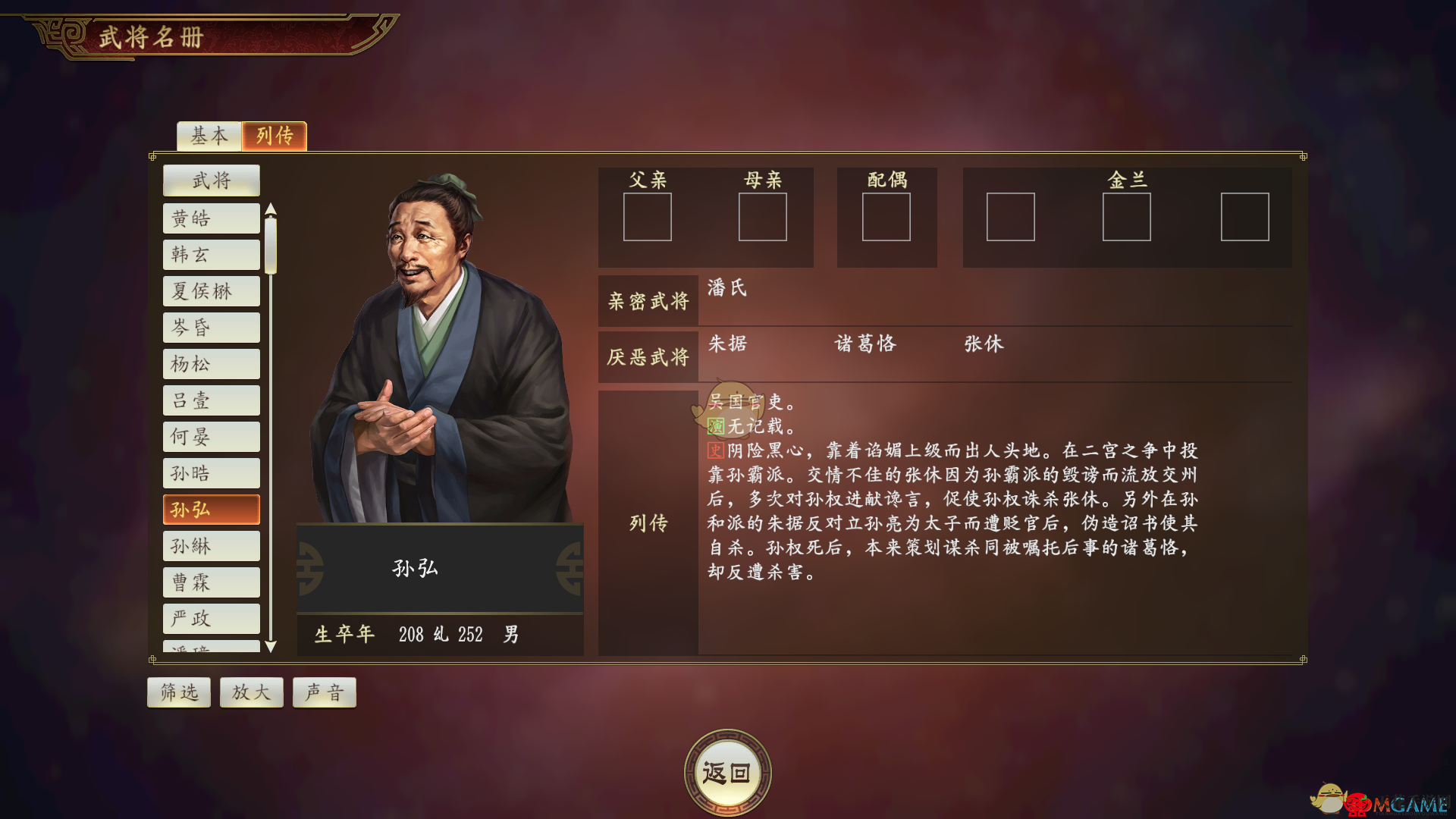Select the 列传 tab
Viewport: 1456px width, 819px height.
[x=274, y=136]
